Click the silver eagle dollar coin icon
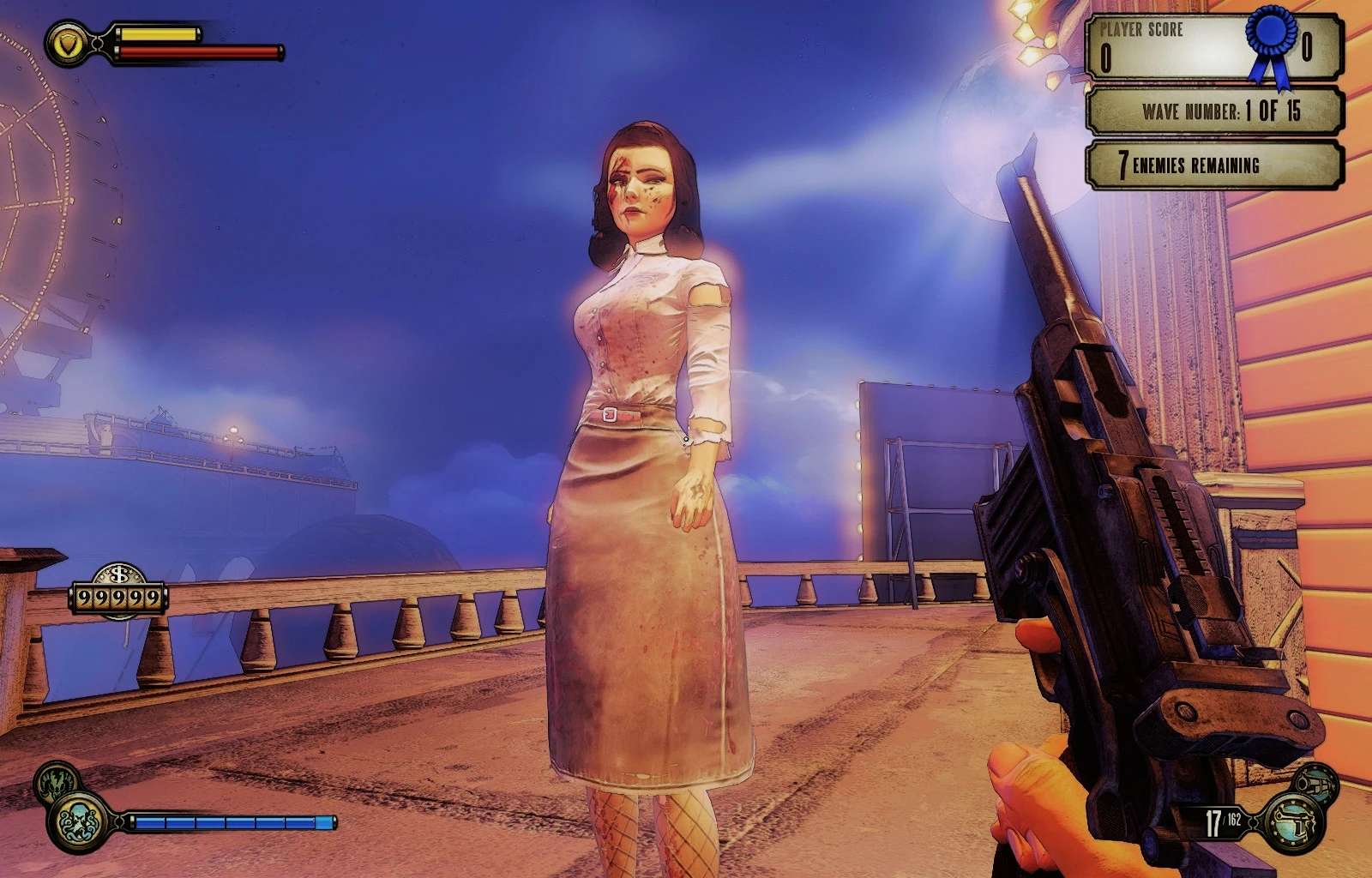This screenshot has height=878, width=1372. pyautogui.click(x=118, y=575)
